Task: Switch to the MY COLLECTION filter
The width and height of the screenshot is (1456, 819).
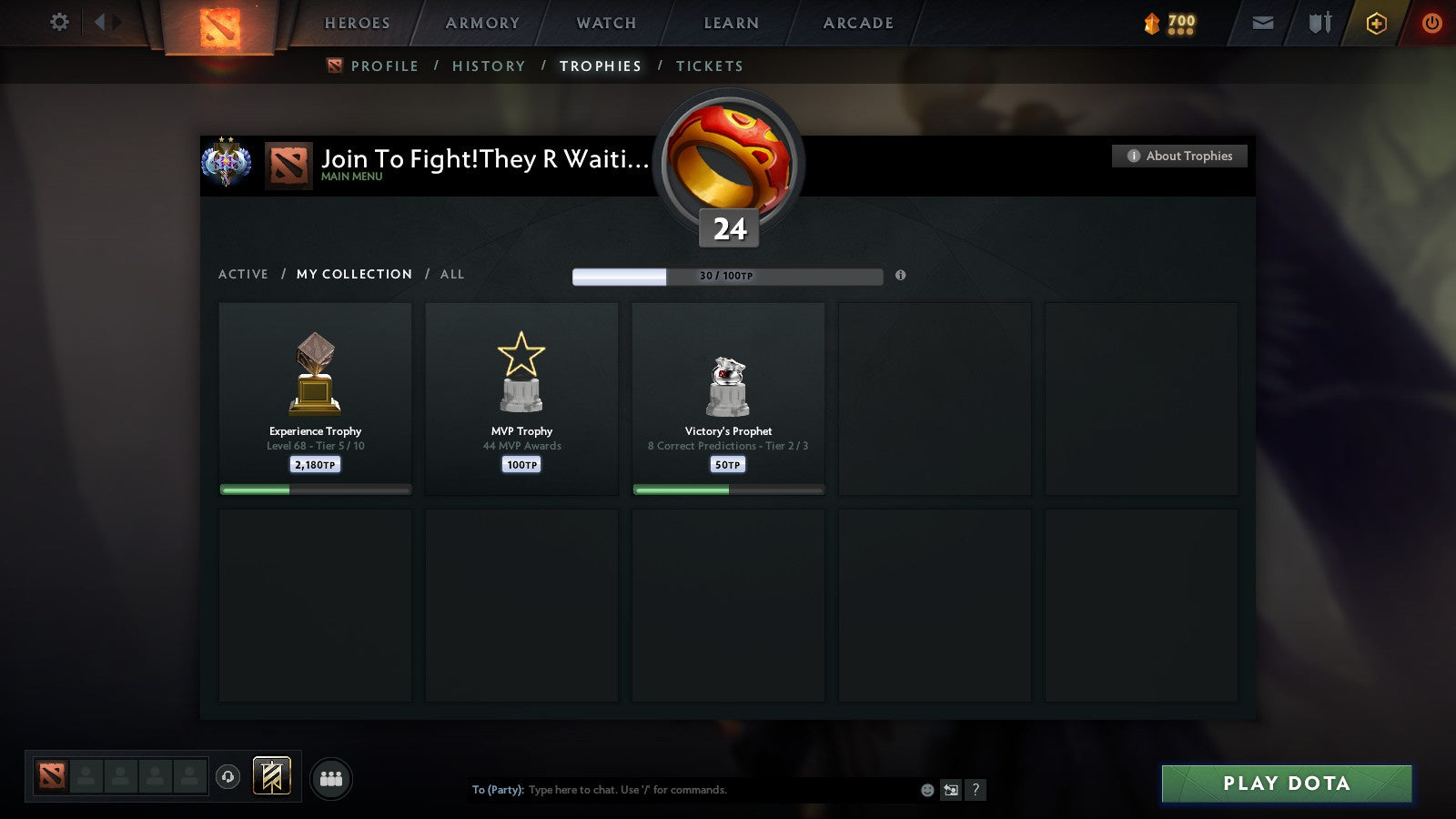Action: pyautogui.click(x=353, y=274)
